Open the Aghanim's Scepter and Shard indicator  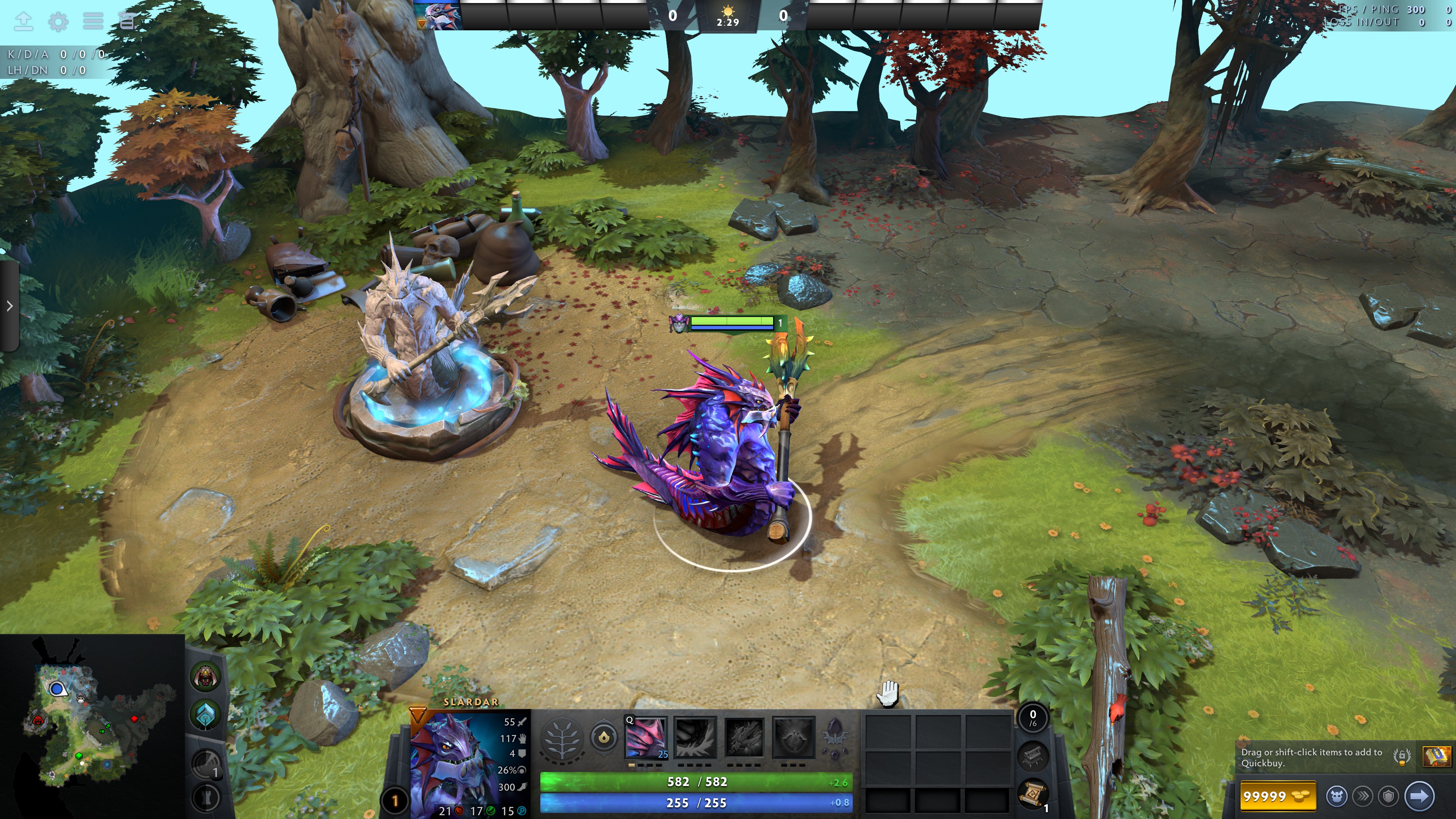(835, 737)
